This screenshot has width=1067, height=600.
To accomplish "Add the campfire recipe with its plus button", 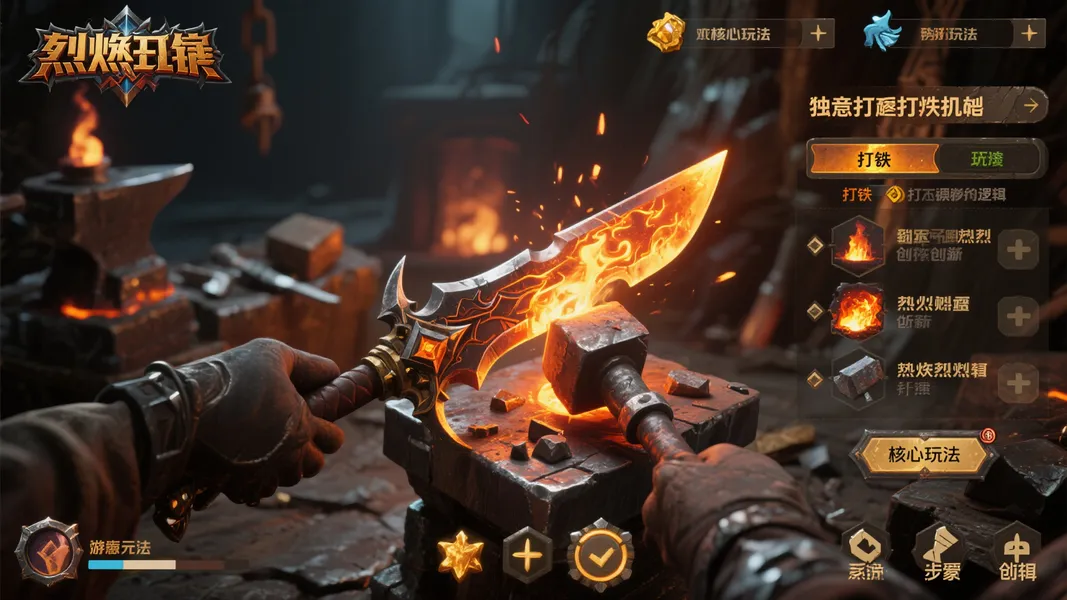I will pos(1019,249).
